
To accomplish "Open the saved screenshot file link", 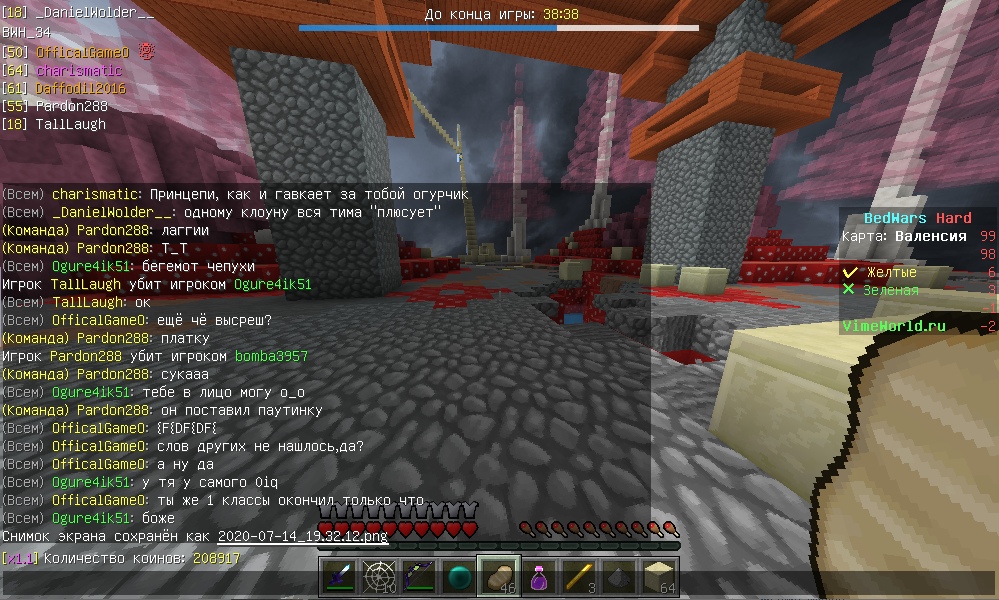I will [x=302, y=537].
